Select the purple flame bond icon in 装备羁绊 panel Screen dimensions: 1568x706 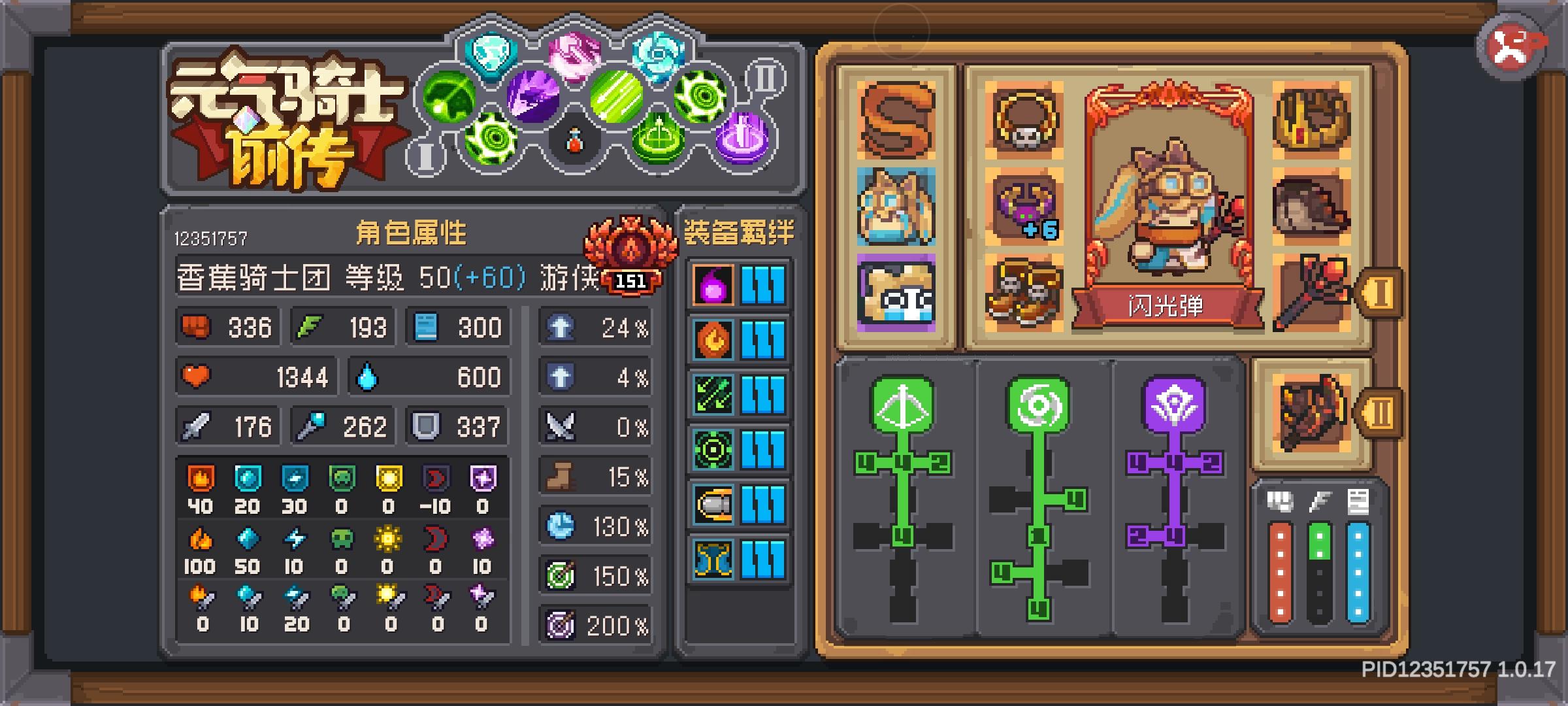pyautogui.click(x=712, y=285)
